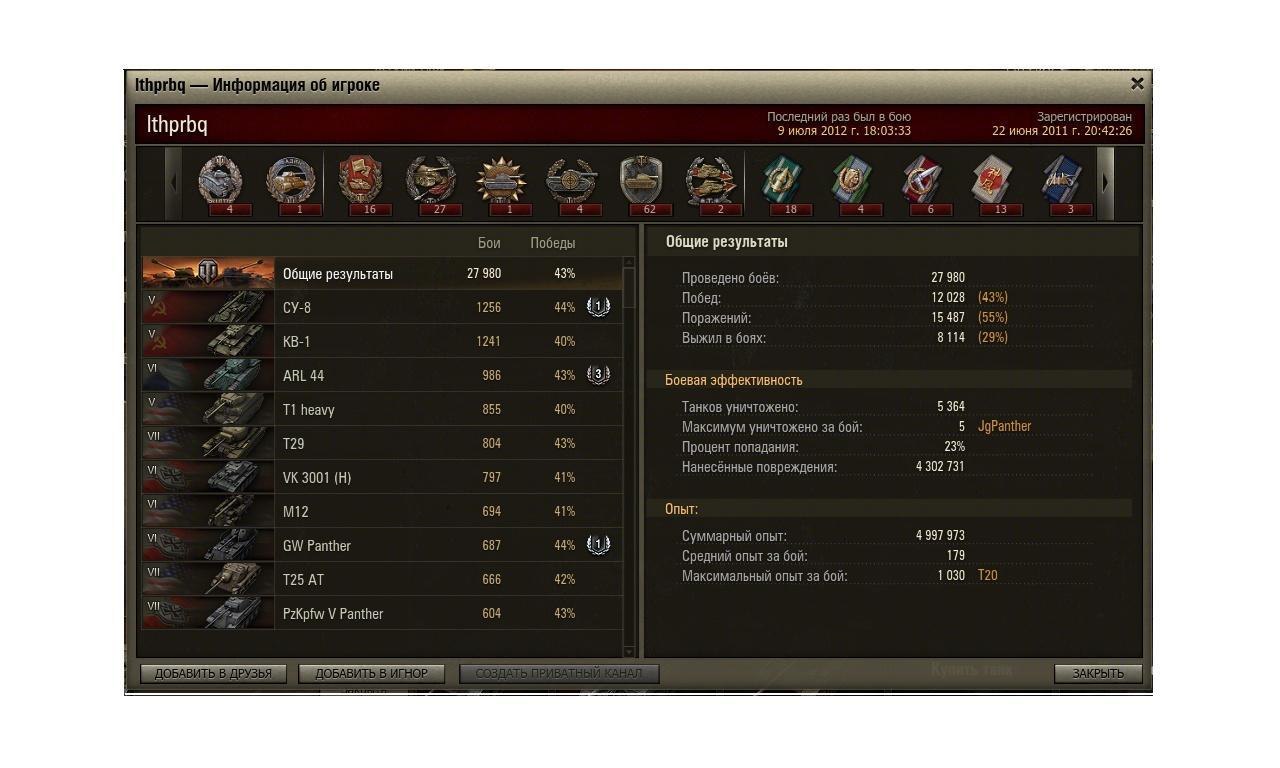The image size is (1280, 768).
Task: Click the medal showing count 62
Action: coord(641,182)
